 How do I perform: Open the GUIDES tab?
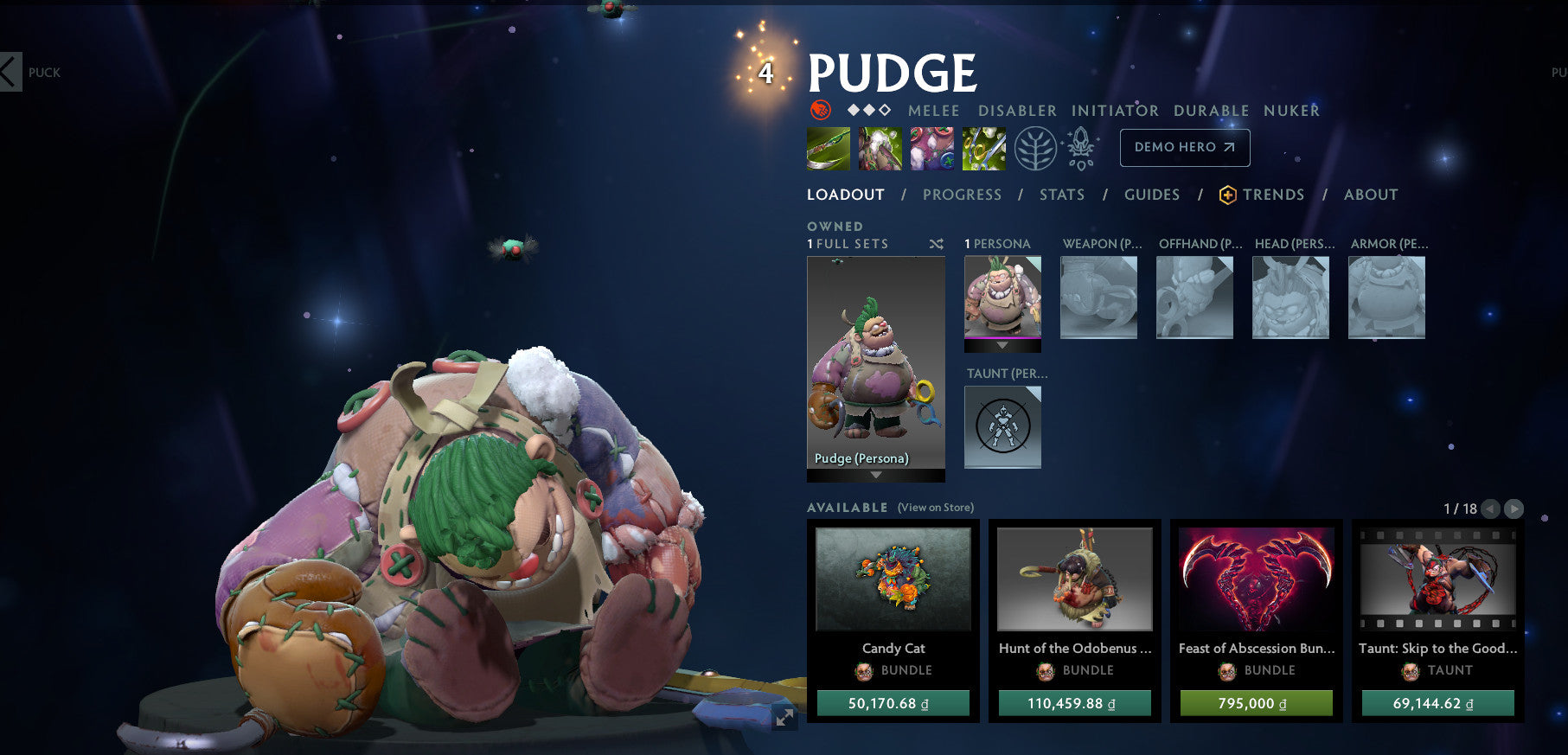click(x=1152, y=195)
